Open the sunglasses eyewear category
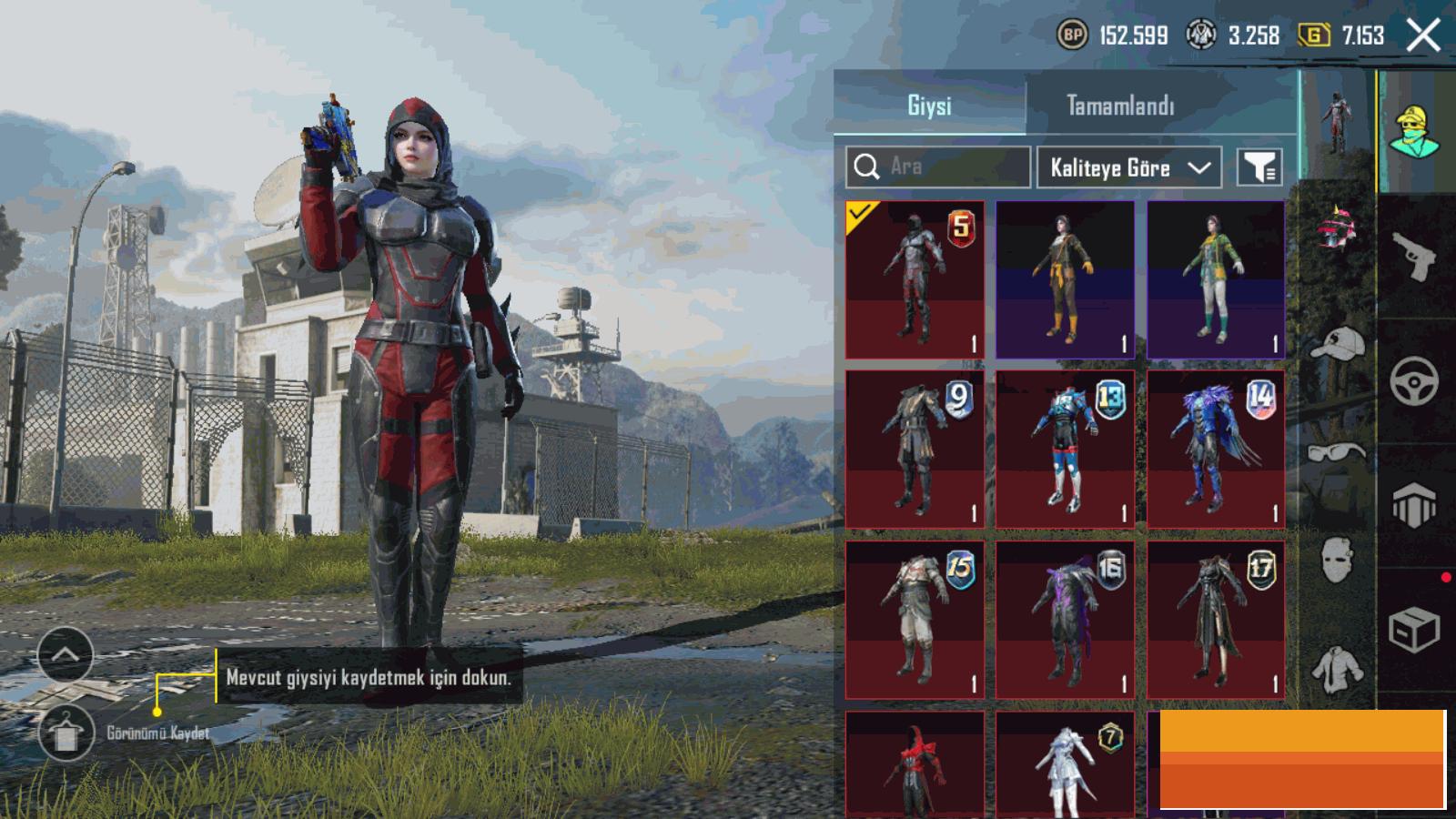Viewport: 1456px width, 819px height. [x=1338, y=451]
